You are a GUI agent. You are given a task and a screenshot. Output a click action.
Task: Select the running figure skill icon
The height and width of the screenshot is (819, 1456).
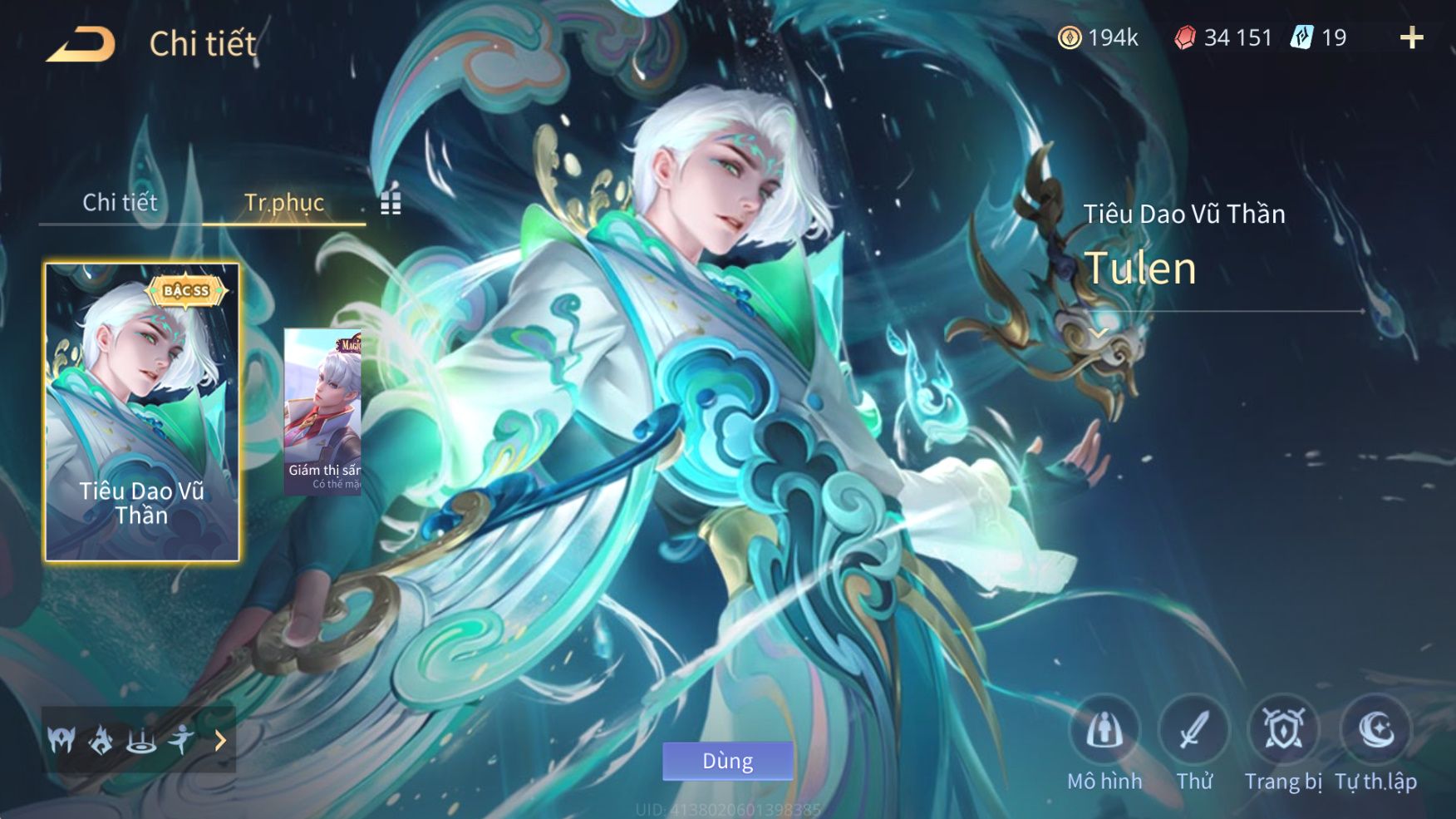click(181, 739)
